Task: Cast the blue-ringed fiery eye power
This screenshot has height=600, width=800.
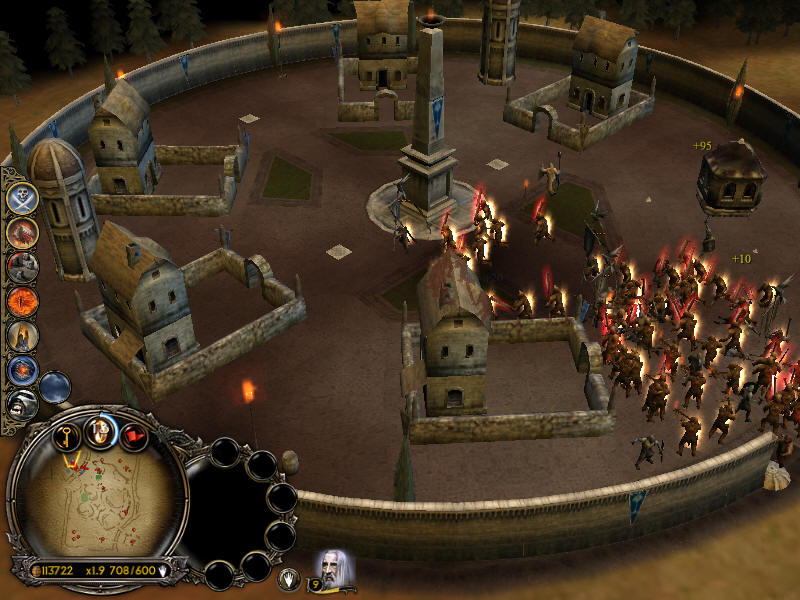Action: tap(22, 370)
